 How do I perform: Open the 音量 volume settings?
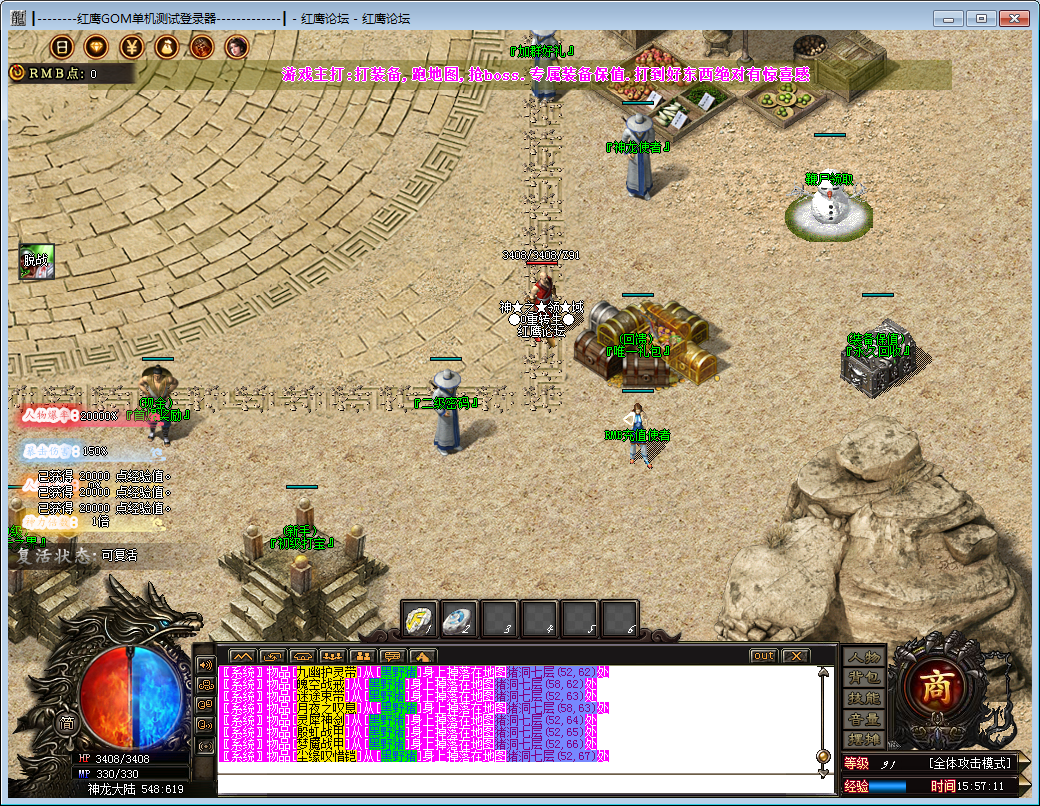[864, 719]
